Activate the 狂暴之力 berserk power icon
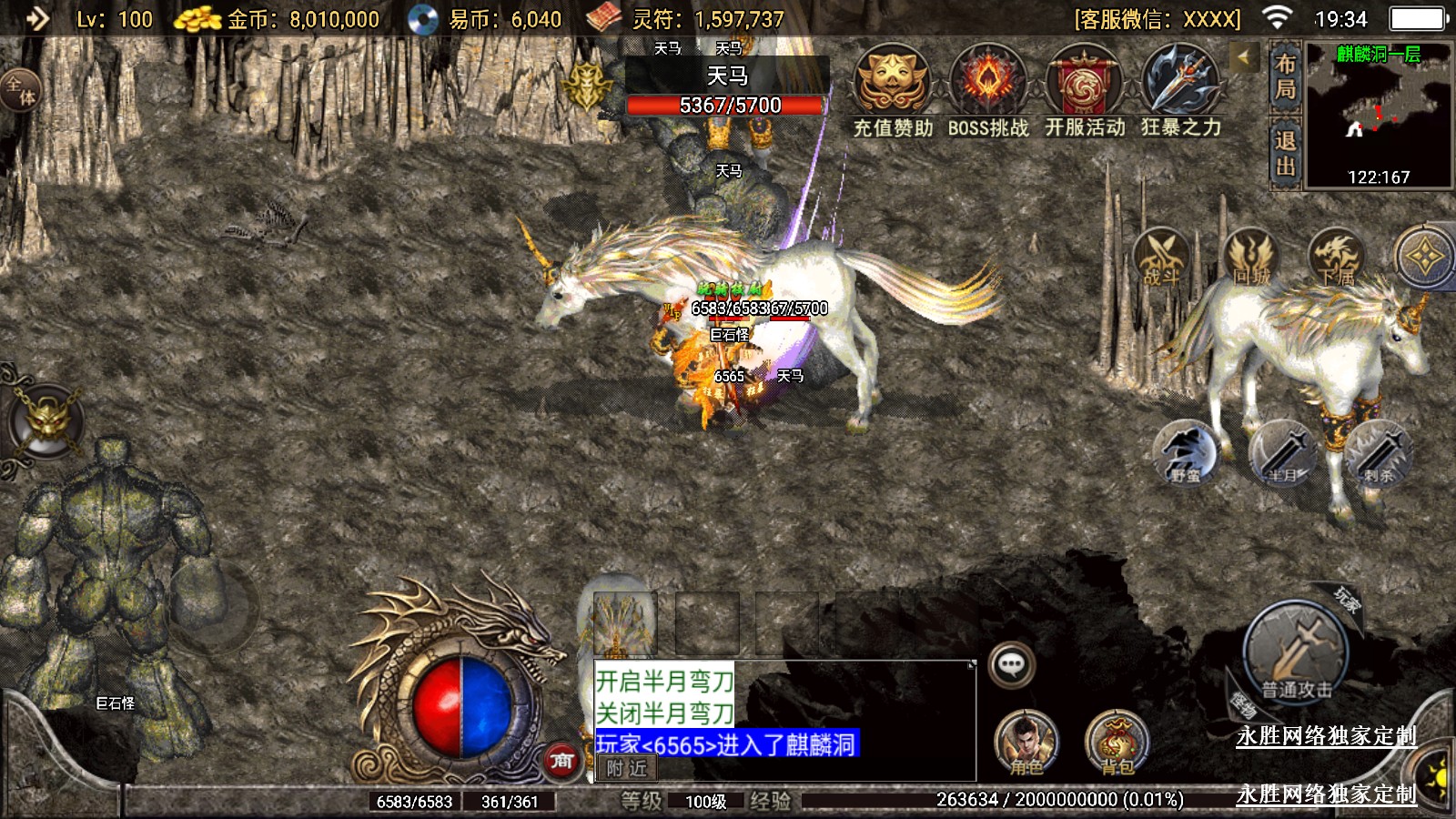The width and height of the screenshot is (1456, 819). point(1180,84)
